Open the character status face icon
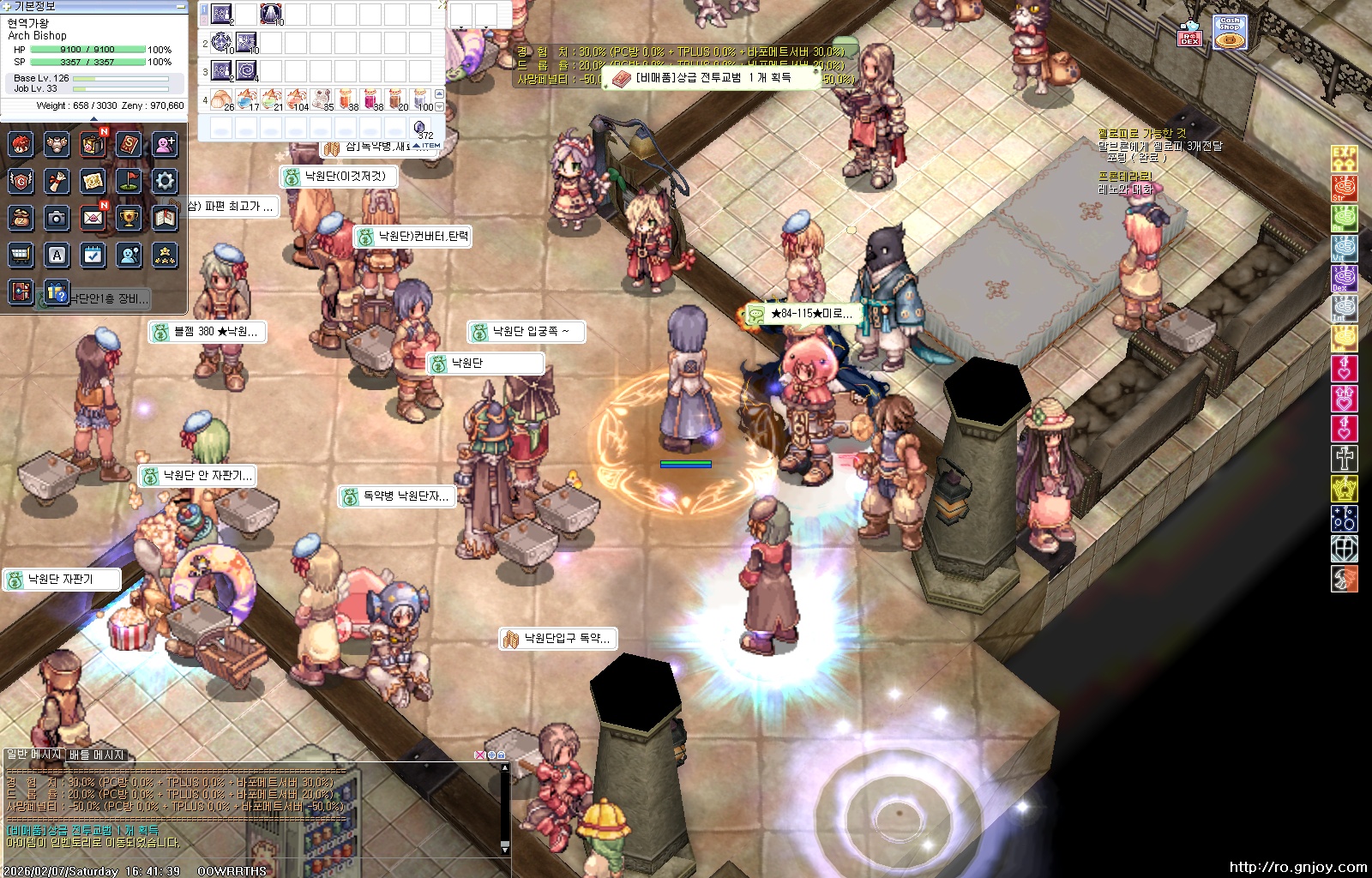This screenshot has height=878, width=1372. click(x=21, y=145)
